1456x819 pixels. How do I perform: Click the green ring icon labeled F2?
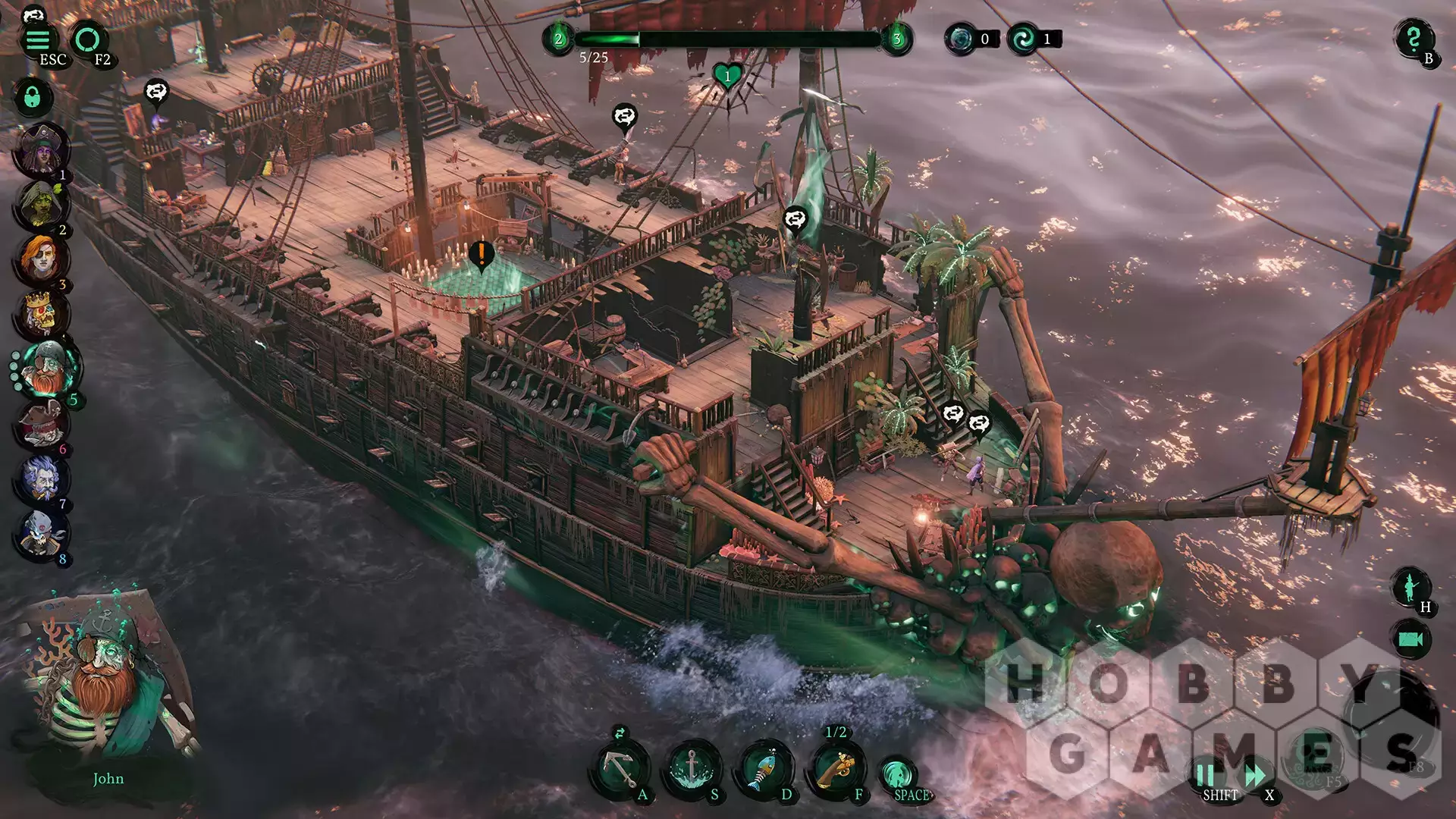[x=88, y=38]
